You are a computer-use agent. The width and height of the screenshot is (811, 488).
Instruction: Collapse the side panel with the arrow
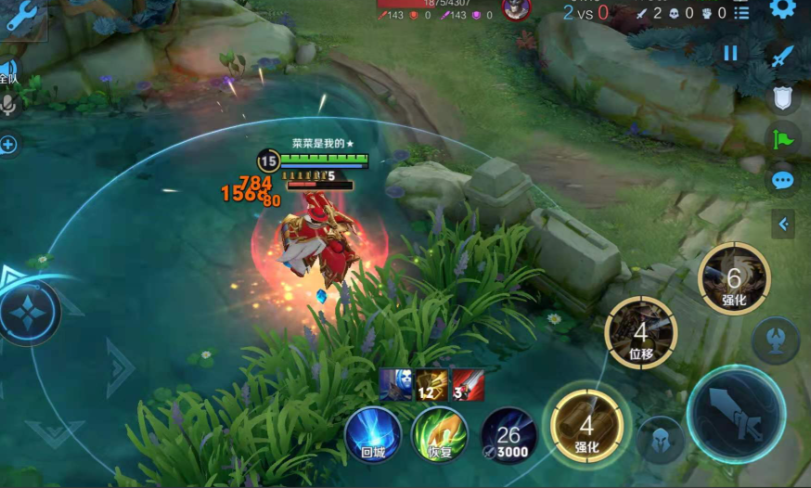click(x=783, y=224)
